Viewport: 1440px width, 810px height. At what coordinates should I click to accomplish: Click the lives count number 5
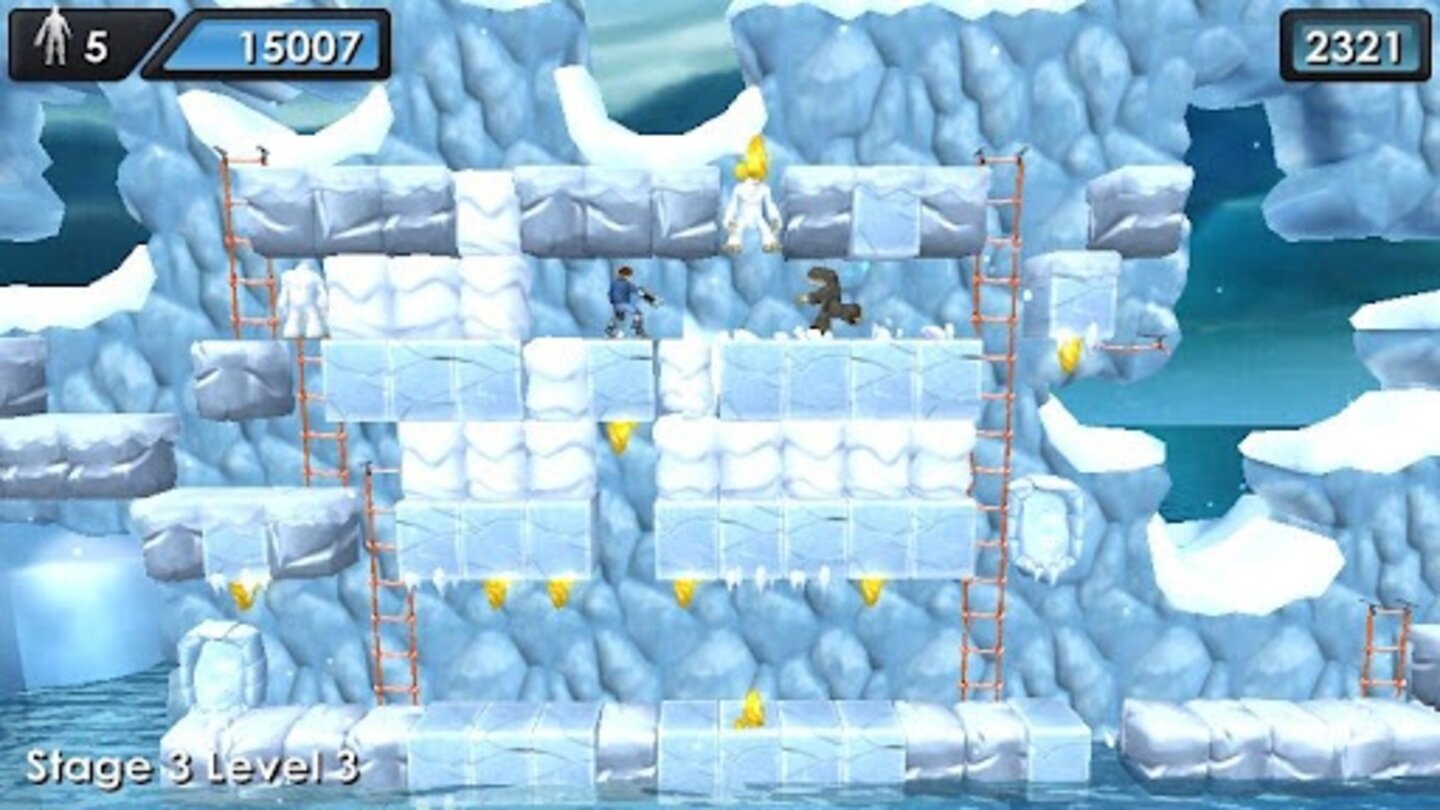tap(95, 40)
